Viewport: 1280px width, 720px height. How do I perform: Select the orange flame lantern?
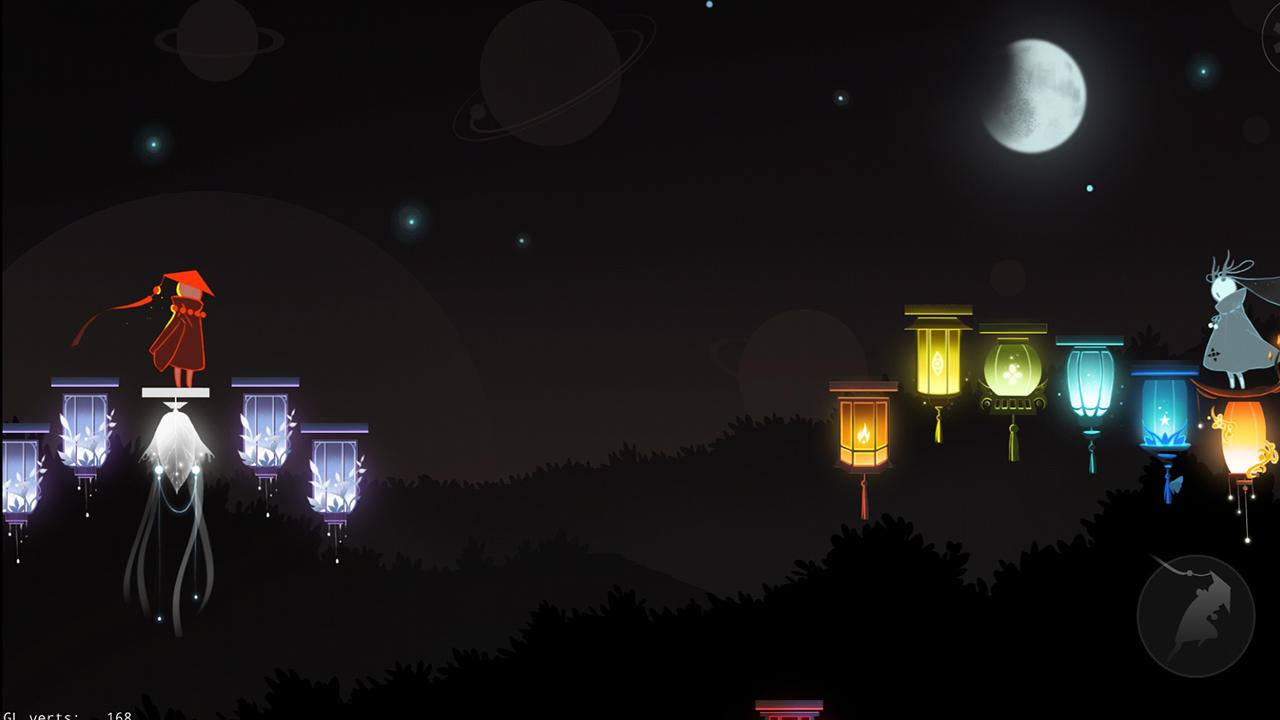click(865, 430)
